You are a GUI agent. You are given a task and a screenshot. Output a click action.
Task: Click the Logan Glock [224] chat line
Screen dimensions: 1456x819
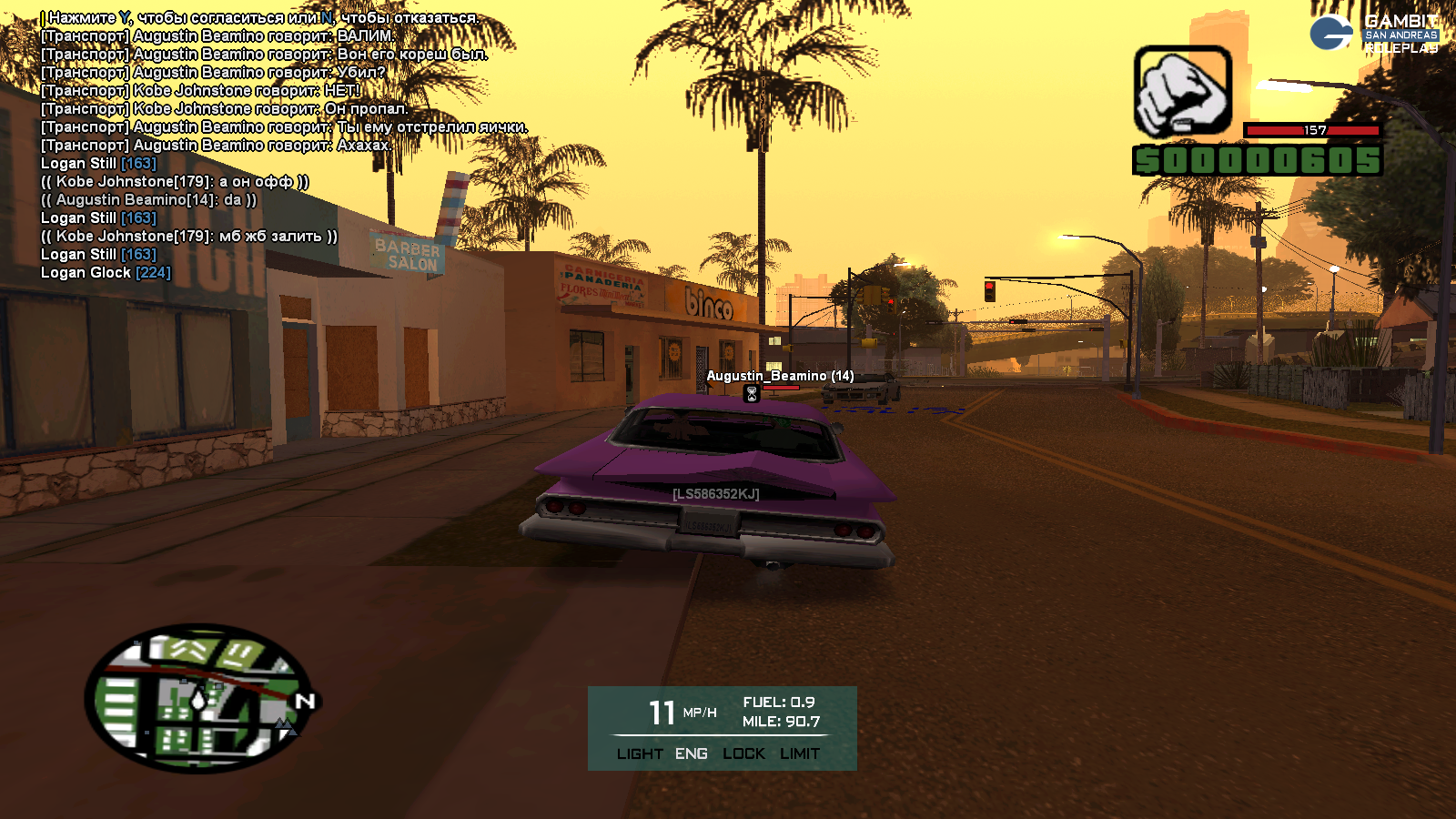click(x=106, y=272)
